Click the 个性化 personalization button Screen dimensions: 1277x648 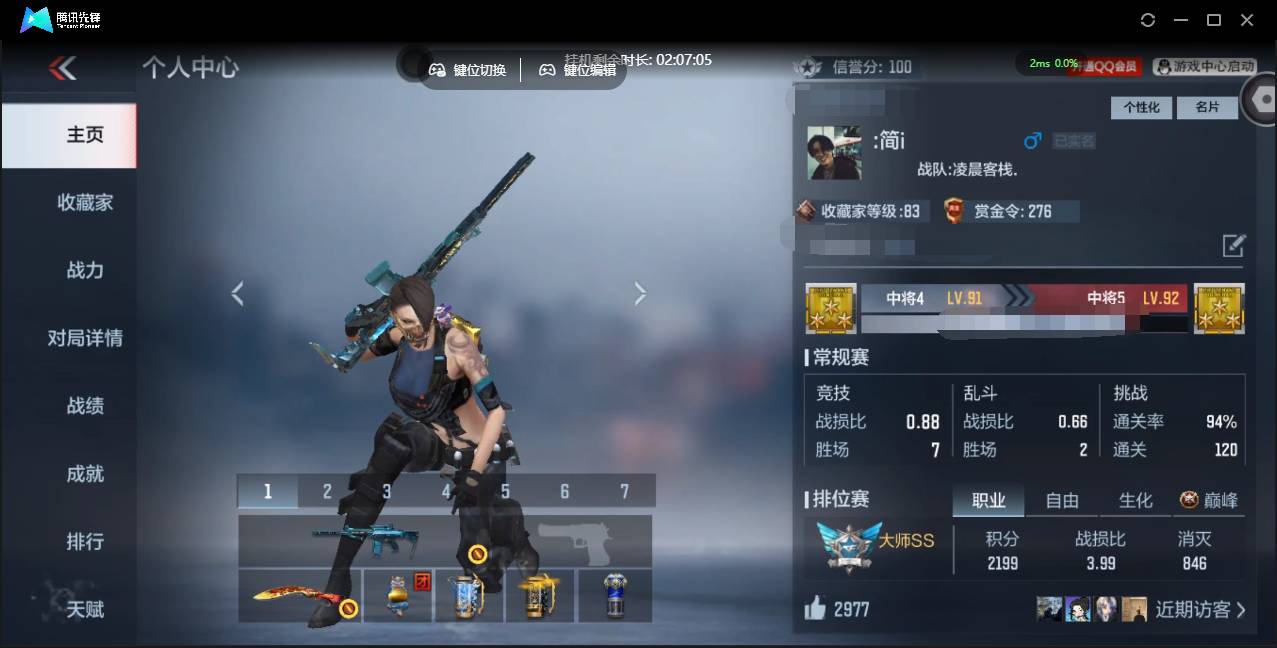(1141, 107)
